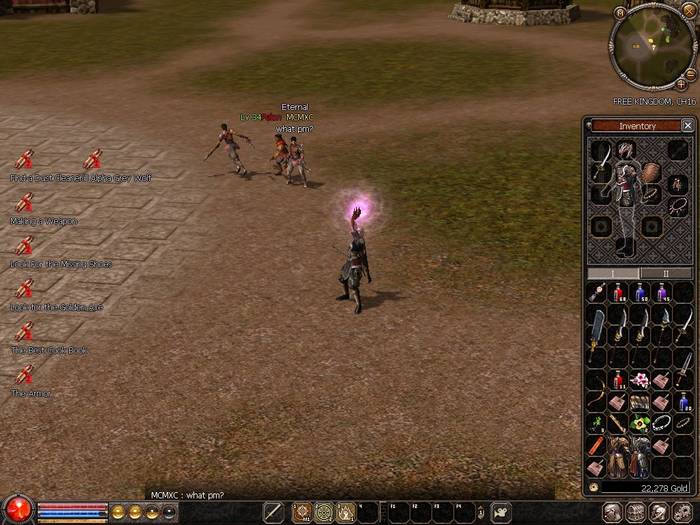Click the sword attack icon on taskbar
Viewport: 700px width, 525px height.
click(x=273, y=512)
